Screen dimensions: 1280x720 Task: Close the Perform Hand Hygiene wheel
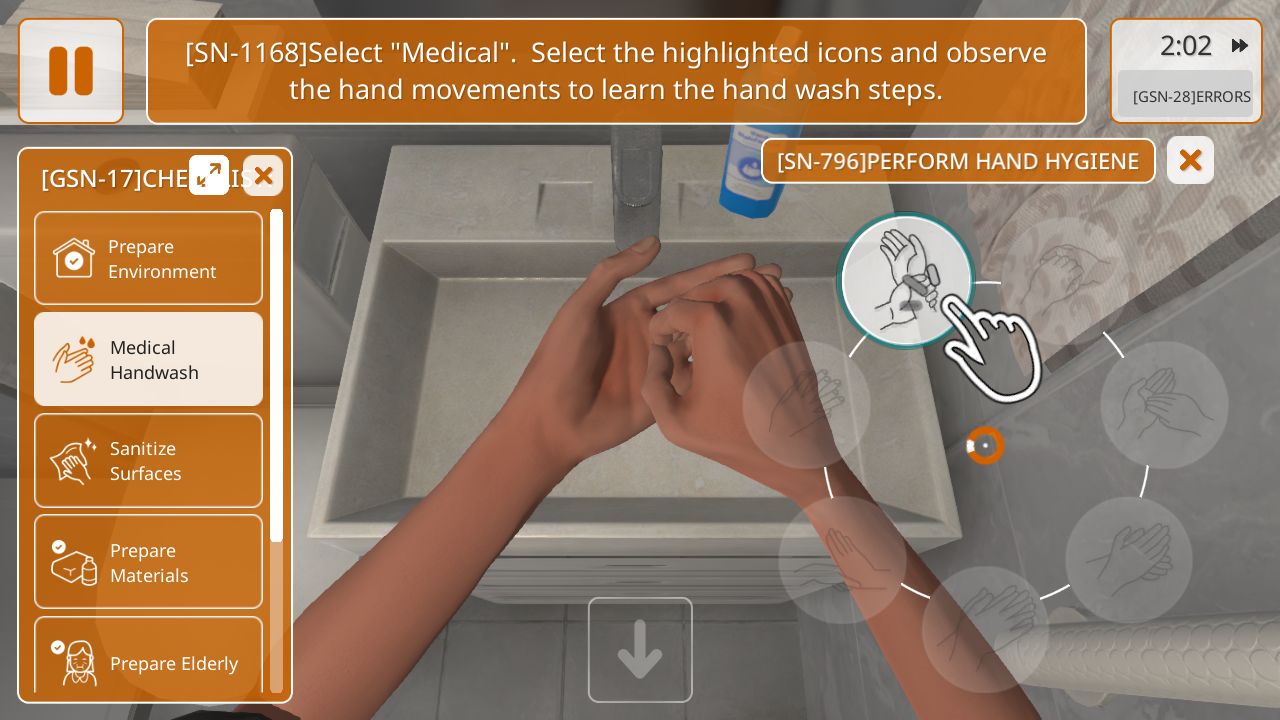(1190, 160)
